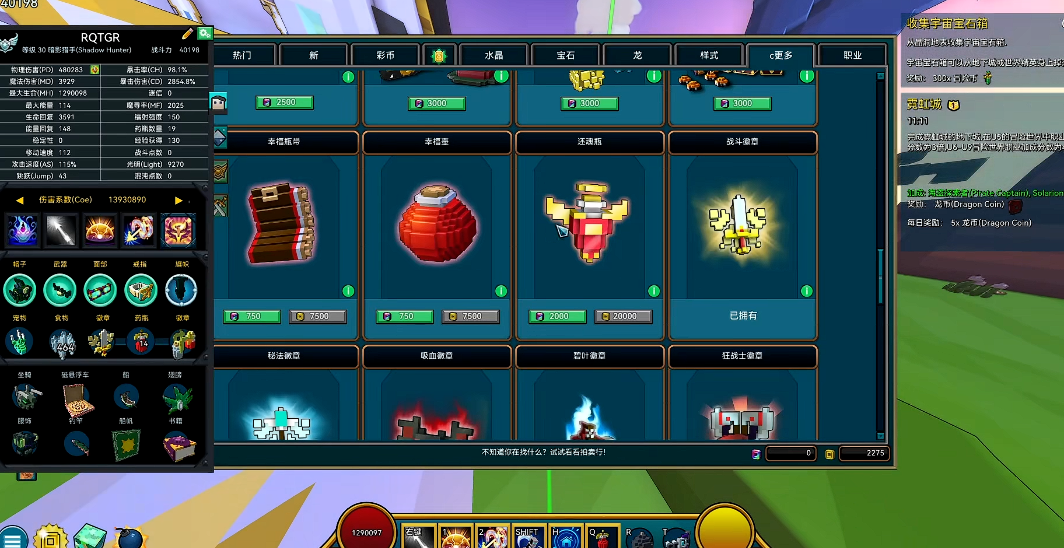Switch to the 职业 tab
Viewport: 1064px width, 548px height.
click(x=852, y=55)
